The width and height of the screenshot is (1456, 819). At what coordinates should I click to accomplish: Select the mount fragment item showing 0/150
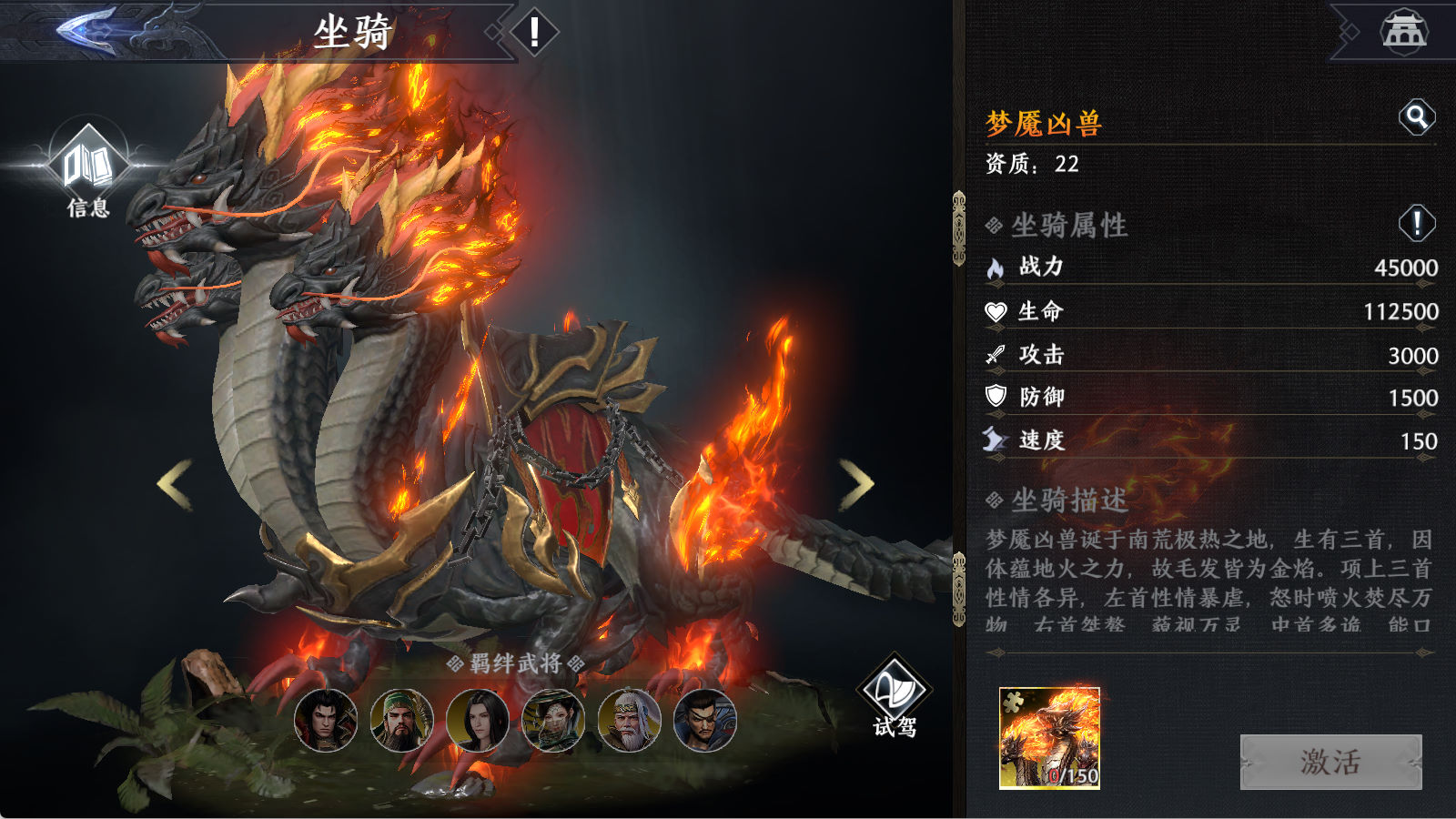[x=1049, y=738]
